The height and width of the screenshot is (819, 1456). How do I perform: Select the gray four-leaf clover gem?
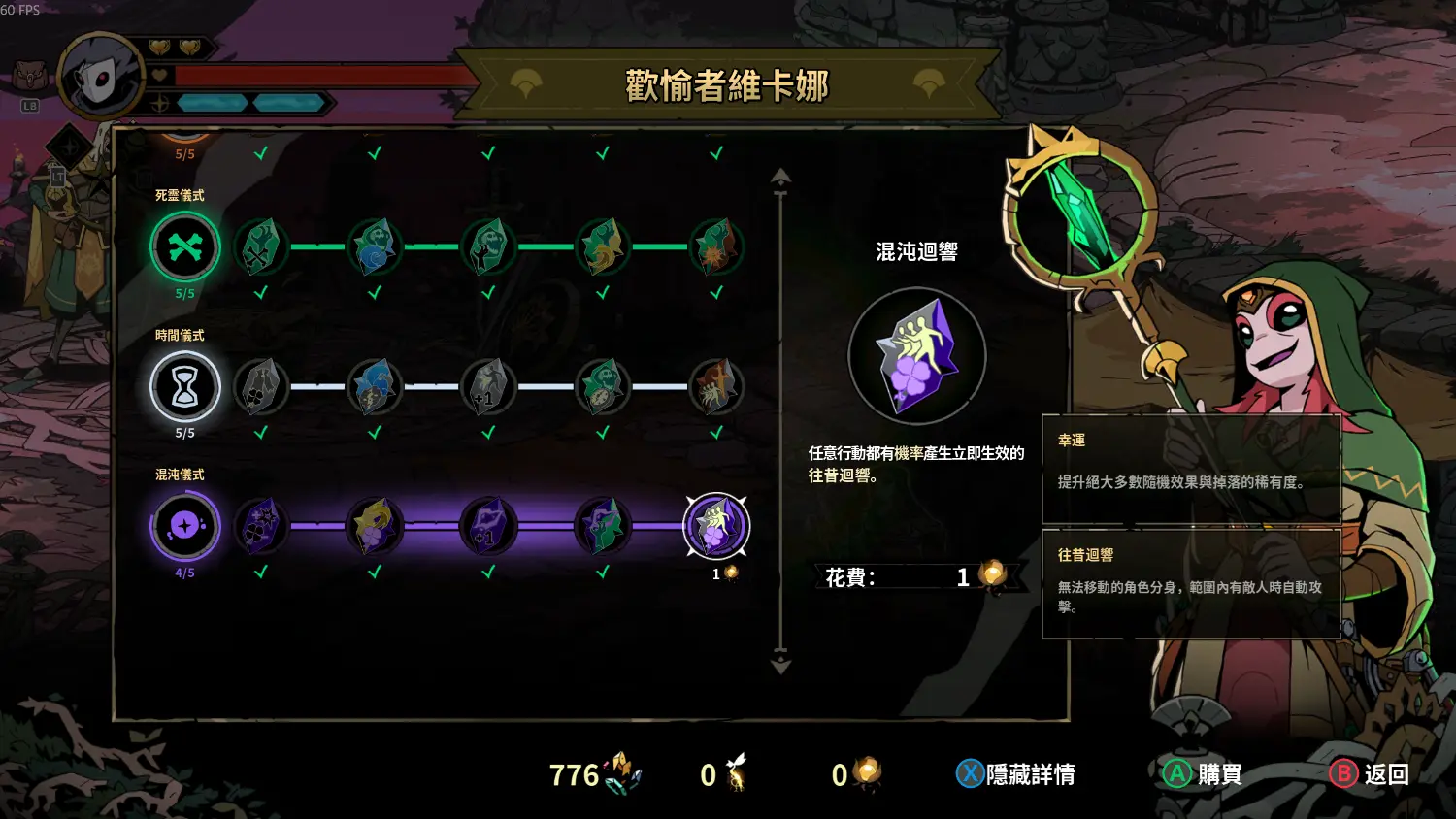pyautogui.click(x=260, y=387)
